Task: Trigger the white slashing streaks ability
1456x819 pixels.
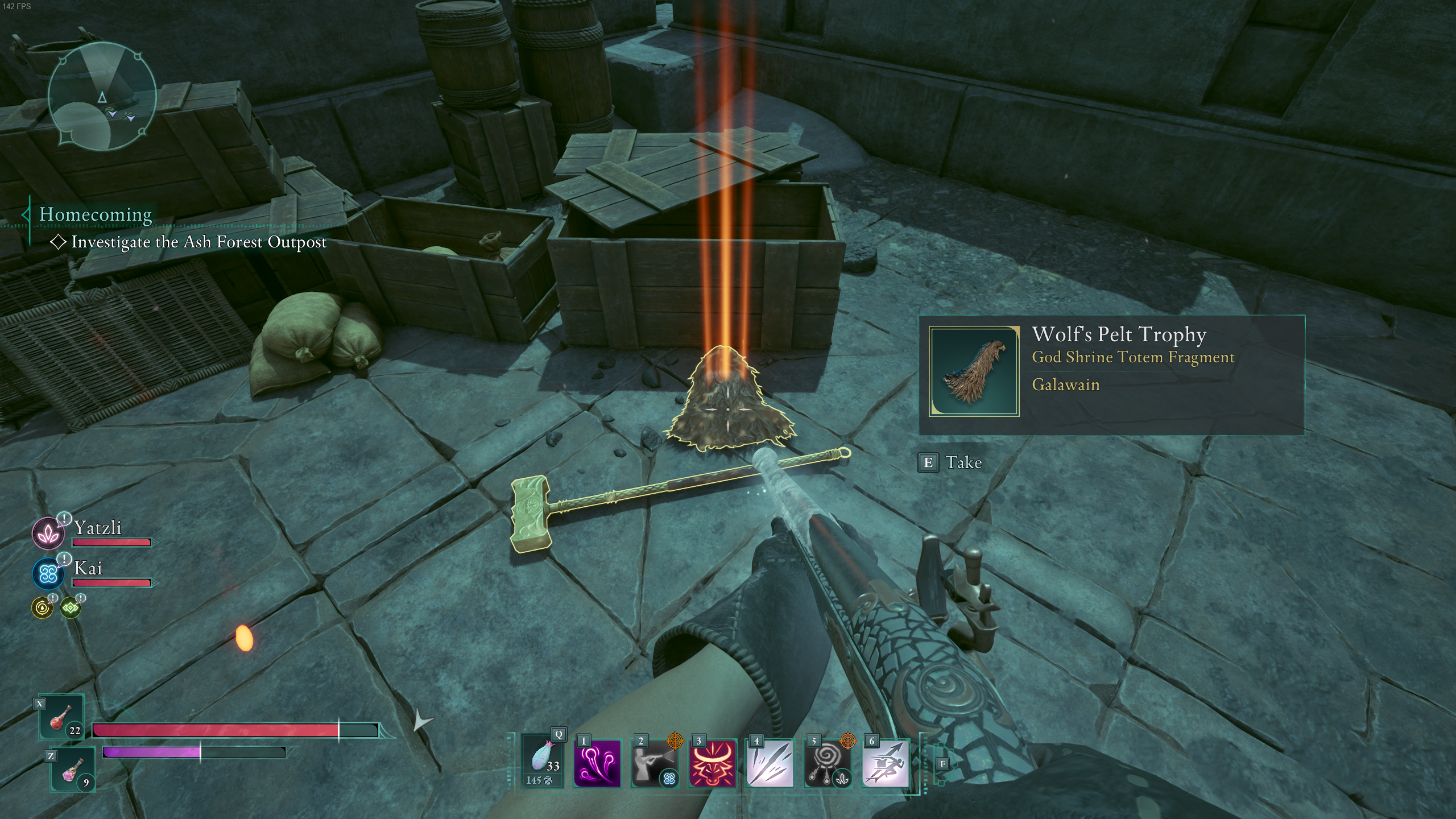Action: tap(770, 762)
